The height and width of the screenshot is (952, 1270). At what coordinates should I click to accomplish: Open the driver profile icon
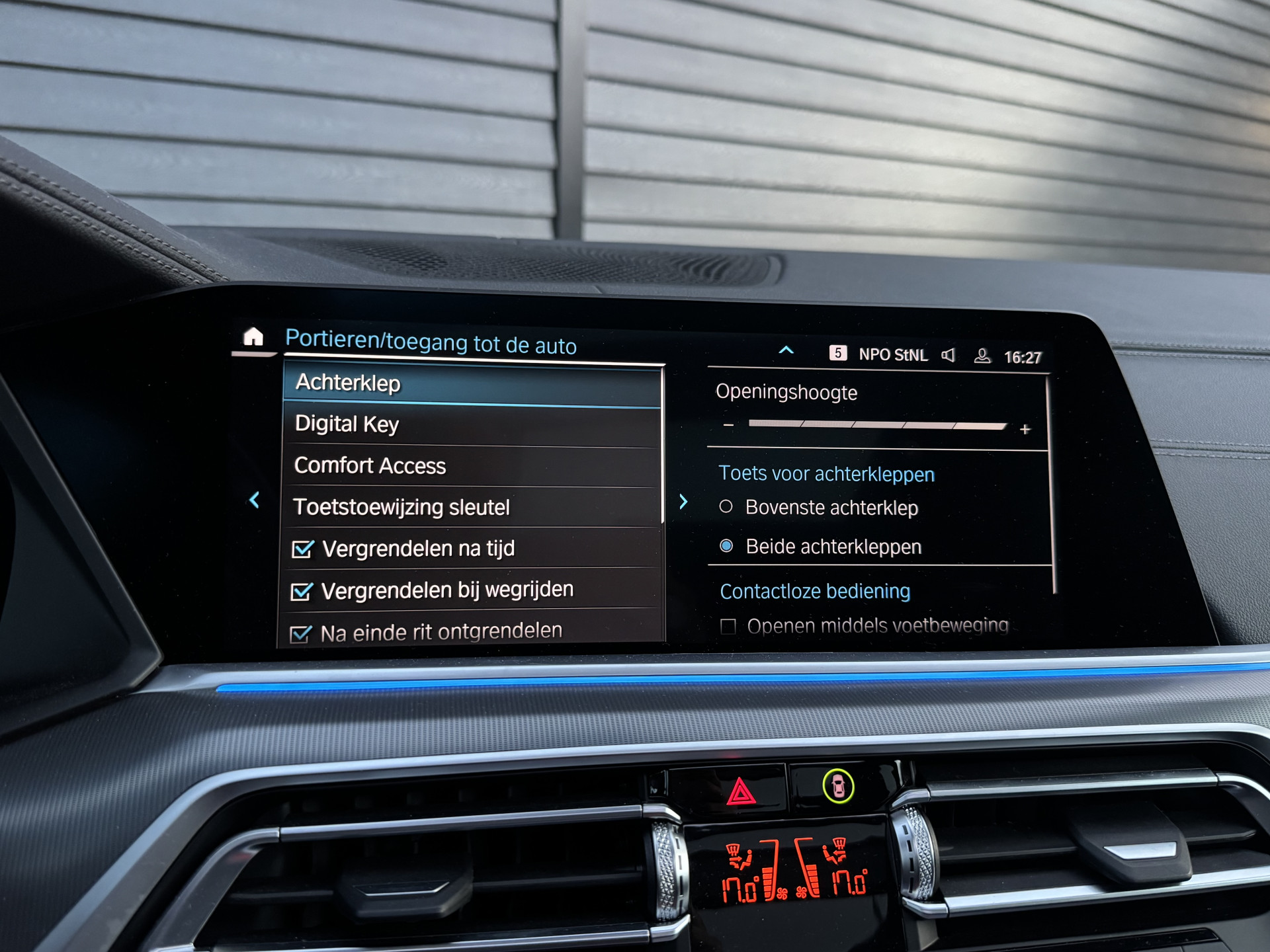tap(982, 356)
